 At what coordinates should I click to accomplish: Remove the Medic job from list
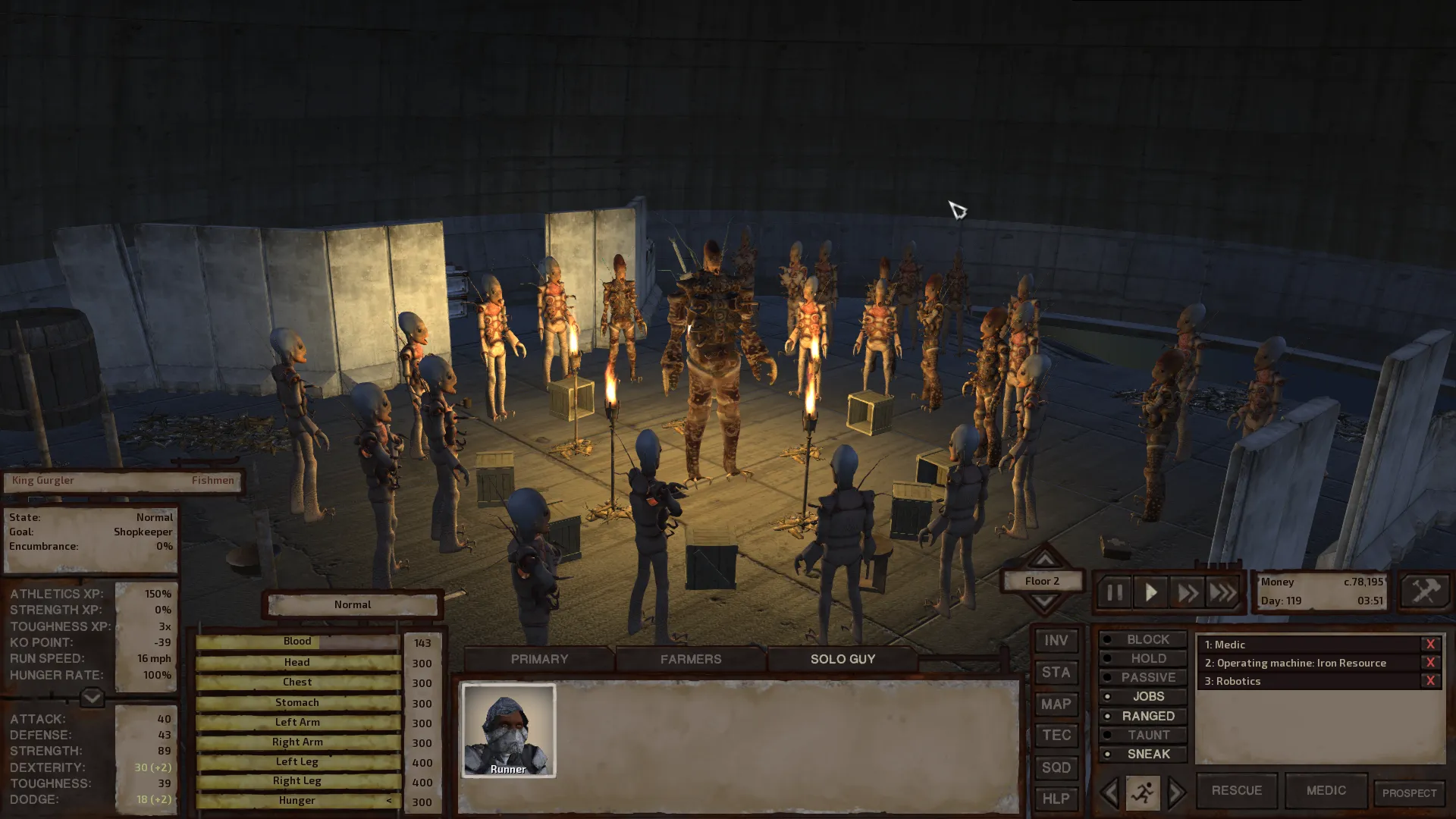tap(1430, 645)
